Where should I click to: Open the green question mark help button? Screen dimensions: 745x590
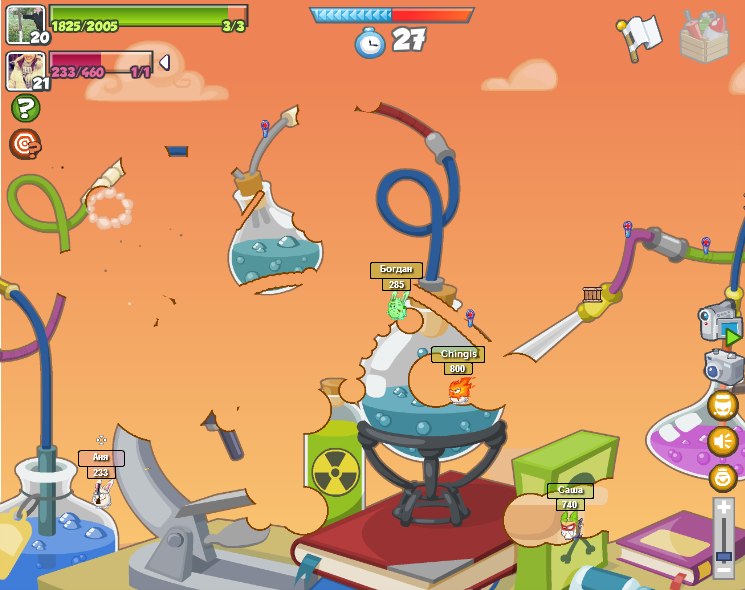(x=25, y=108)
